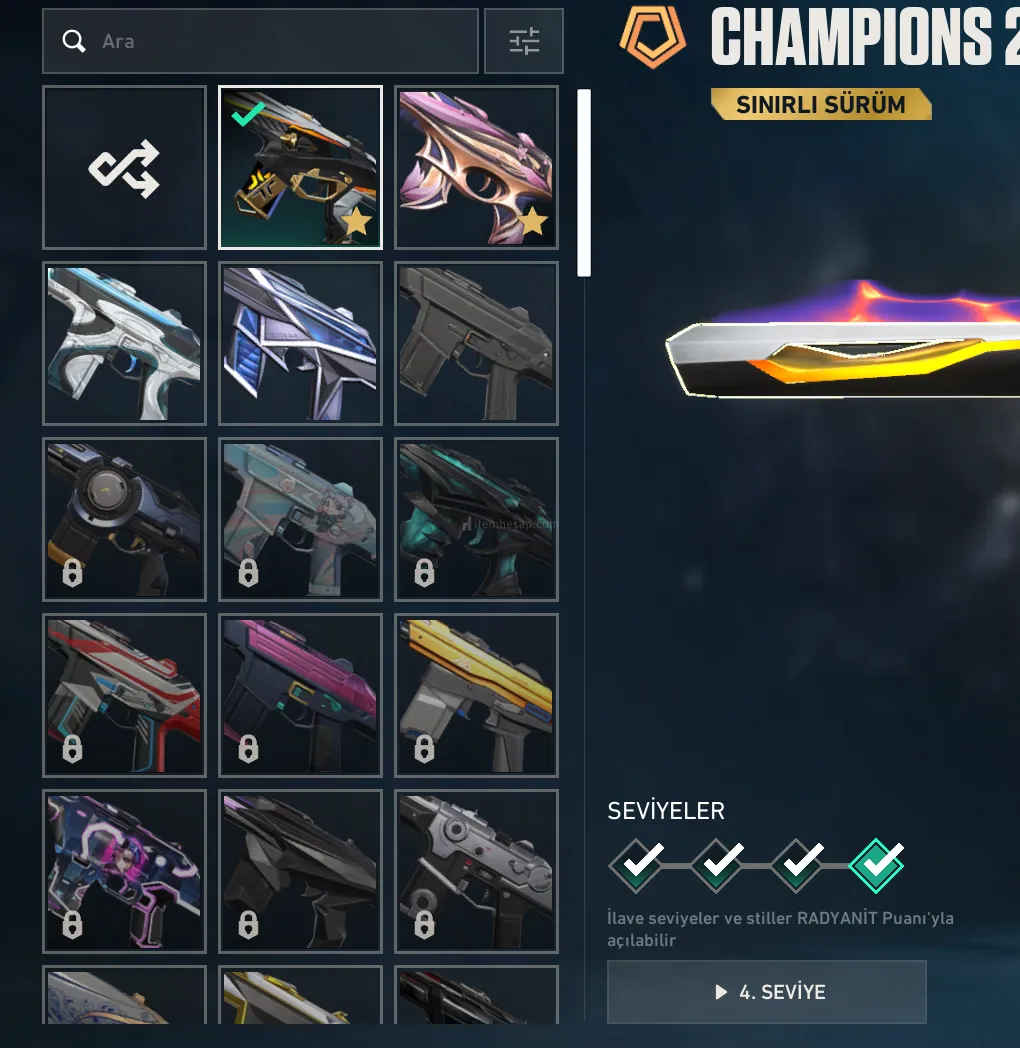
Task: Choose the plain dark gray default skin
Action: [476, 343]
